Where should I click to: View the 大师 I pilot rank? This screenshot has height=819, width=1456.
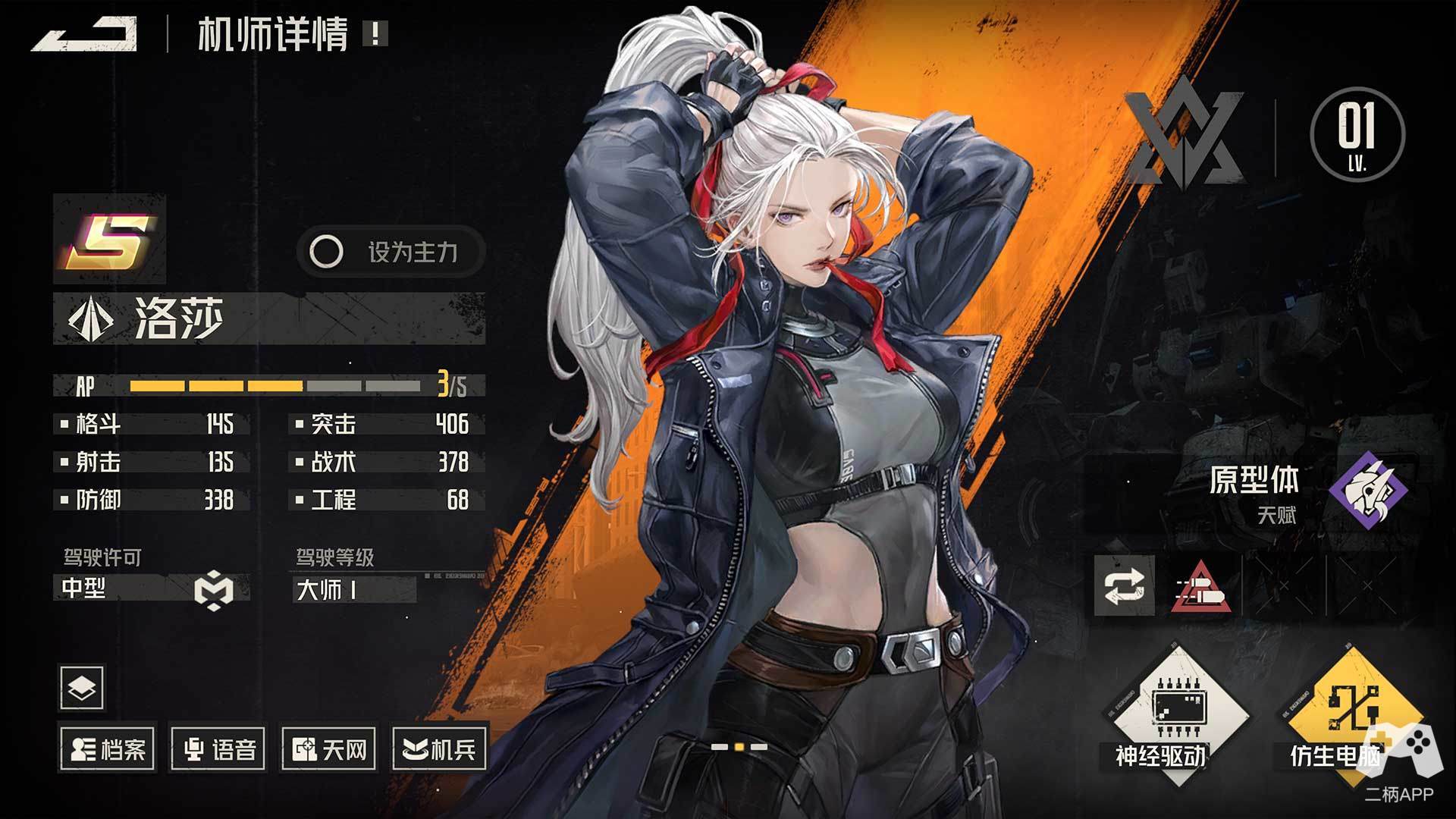click(353, 589)
